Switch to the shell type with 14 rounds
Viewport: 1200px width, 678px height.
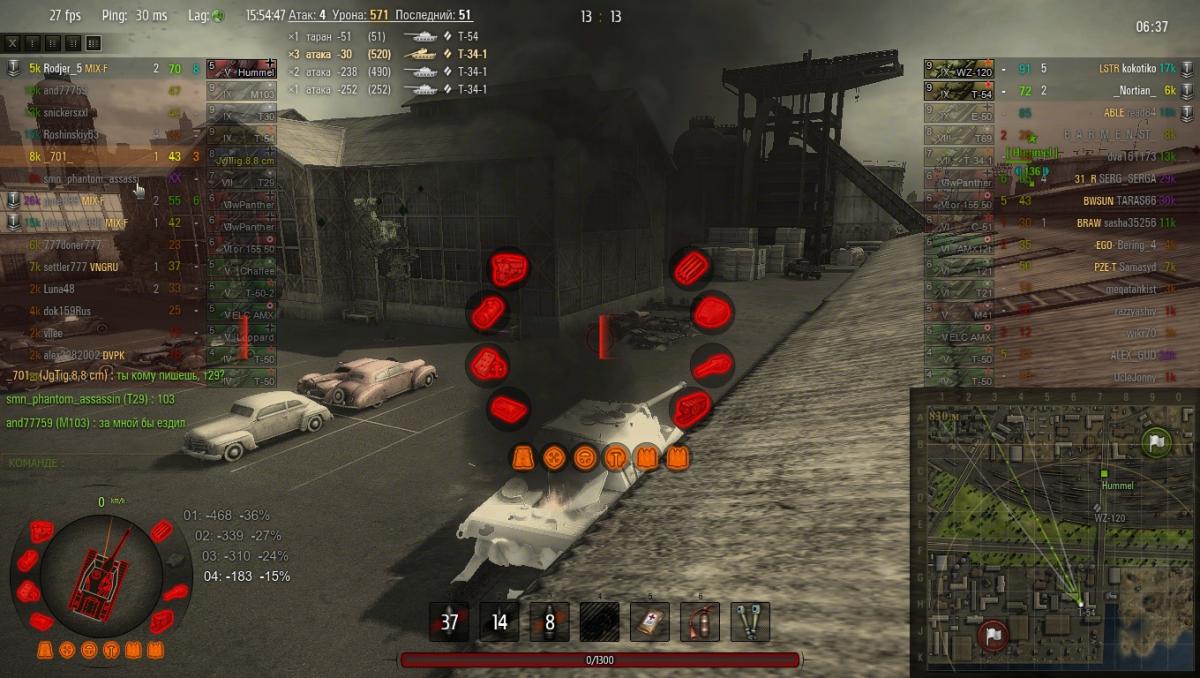click(499, 622)
